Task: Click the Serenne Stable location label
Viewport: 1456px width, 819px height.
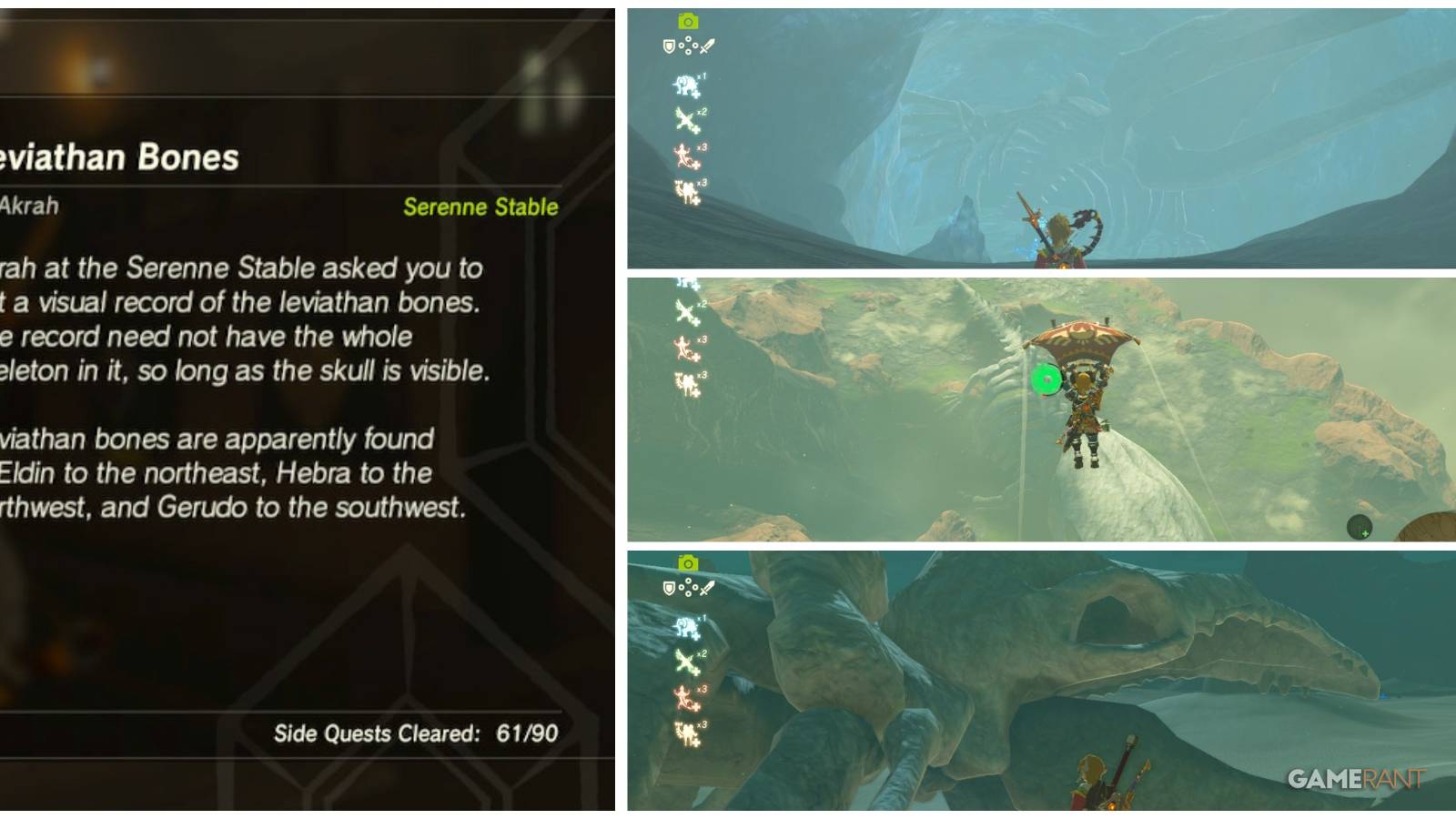Action: 480,207
